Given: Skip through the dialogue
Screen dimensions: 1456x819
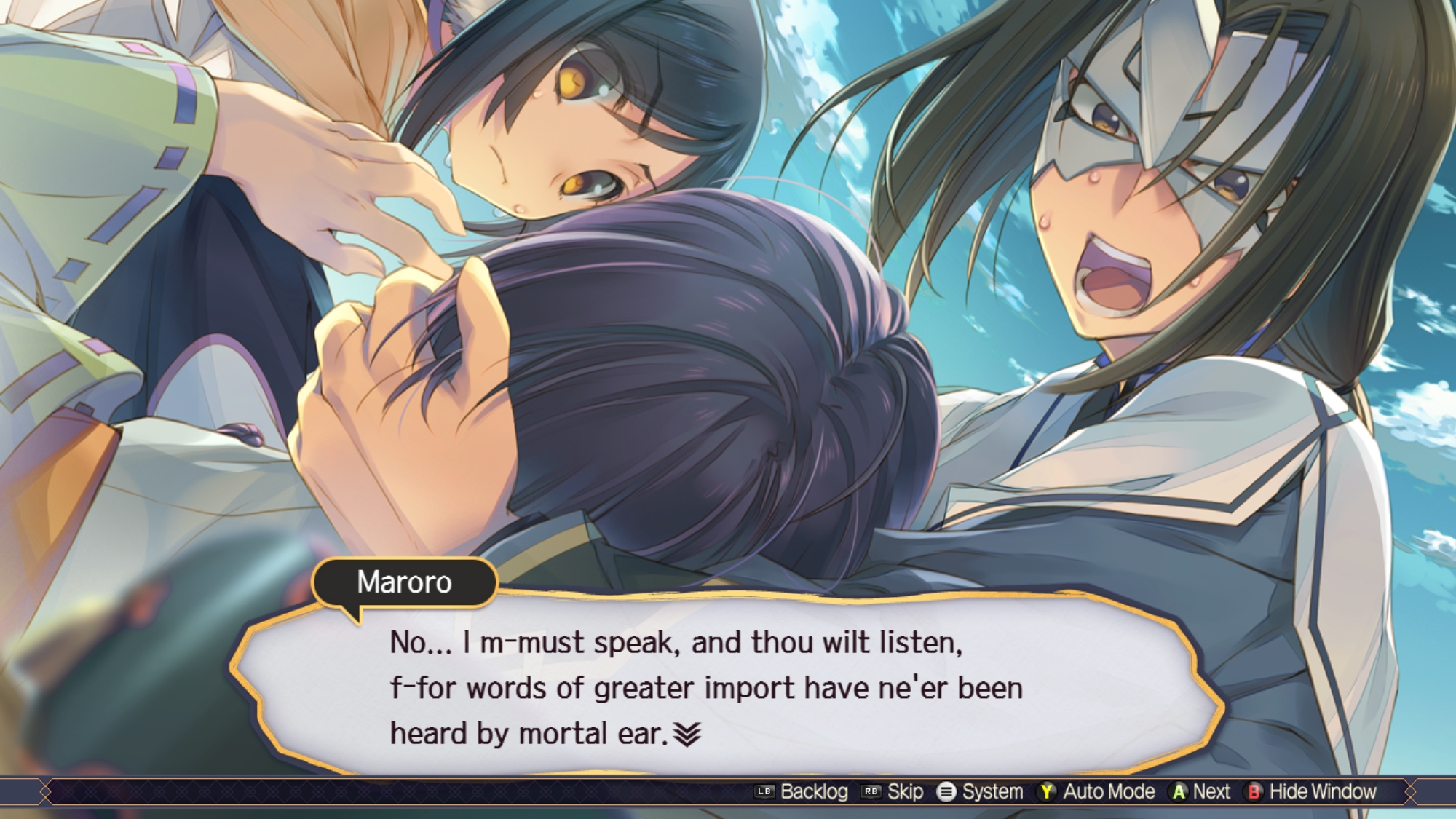Looking at the screenshot, I should pos(893,791).
